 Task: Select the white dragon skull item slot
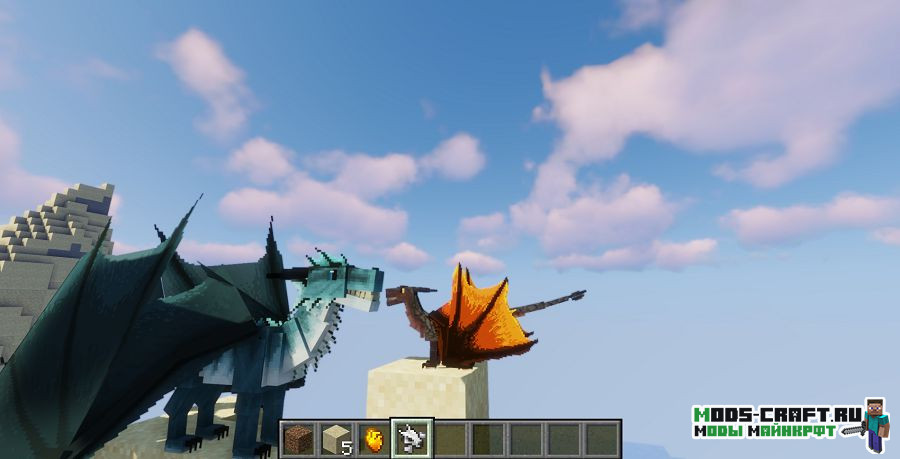click(411, 438)
